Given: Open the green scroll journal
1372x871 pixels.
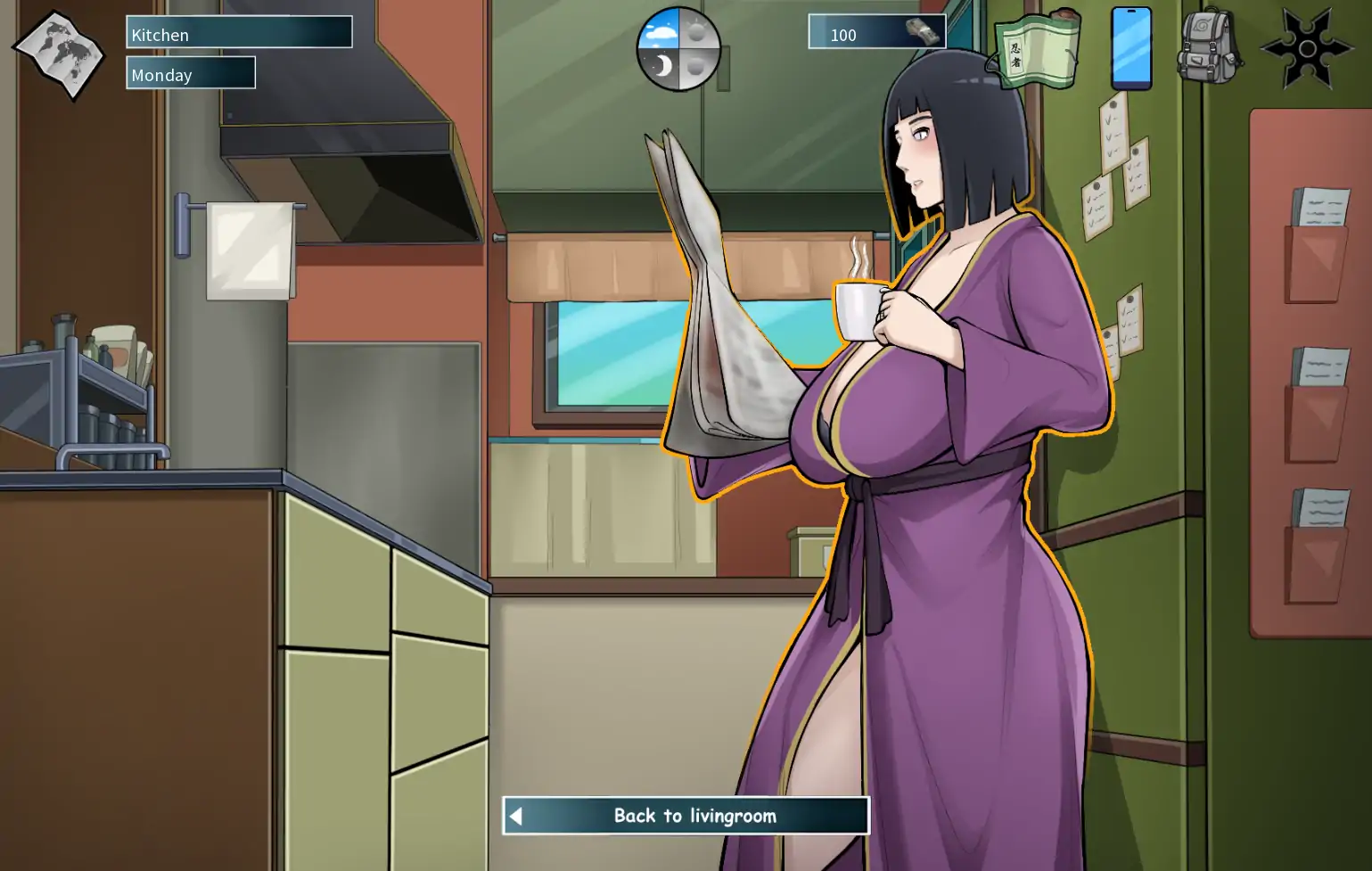Looking at the screenshot, I should [1037, 50].
